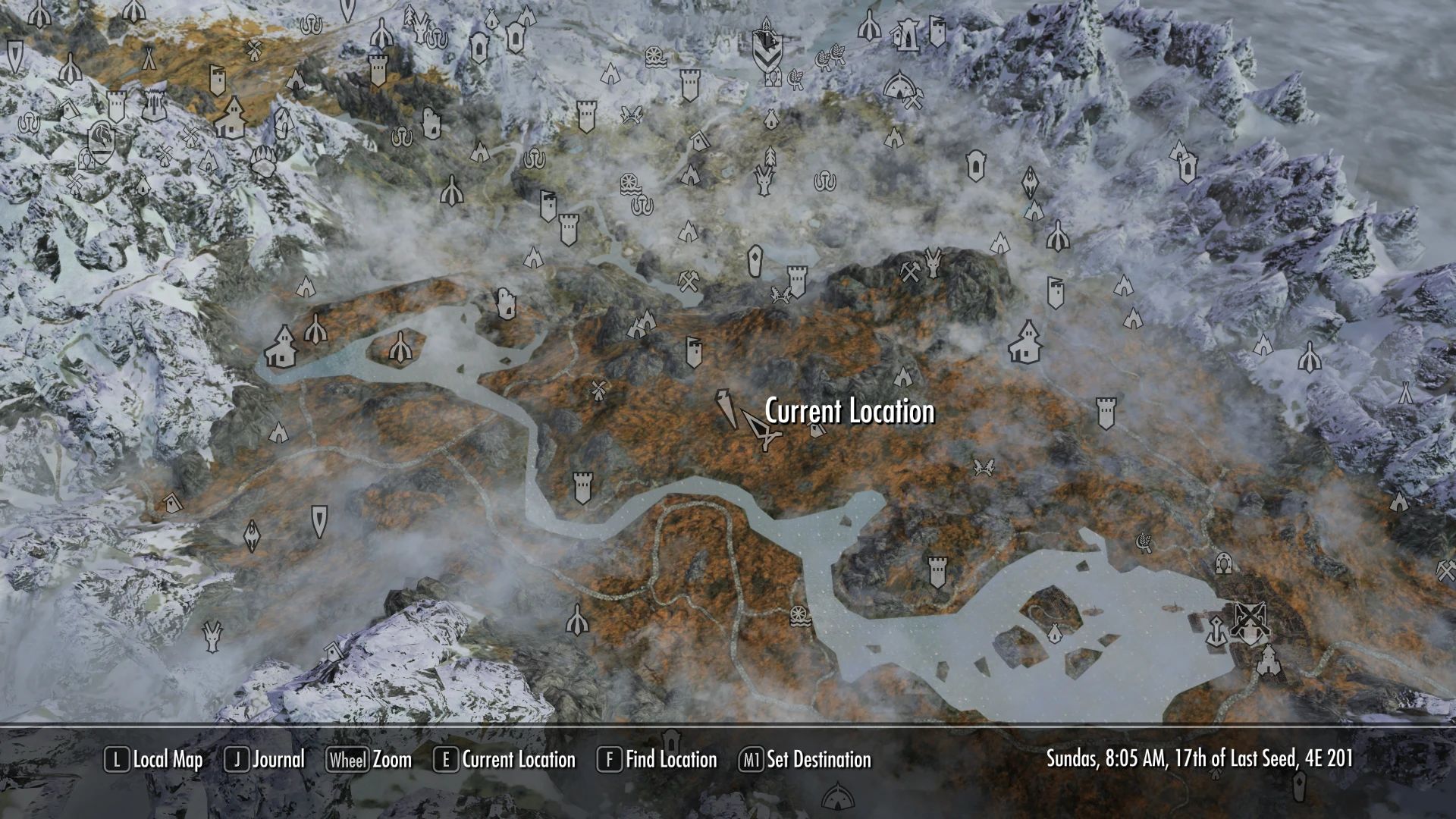
Task: Select the castle fortress marker below Windhelm
Action: coord(1269,661)
